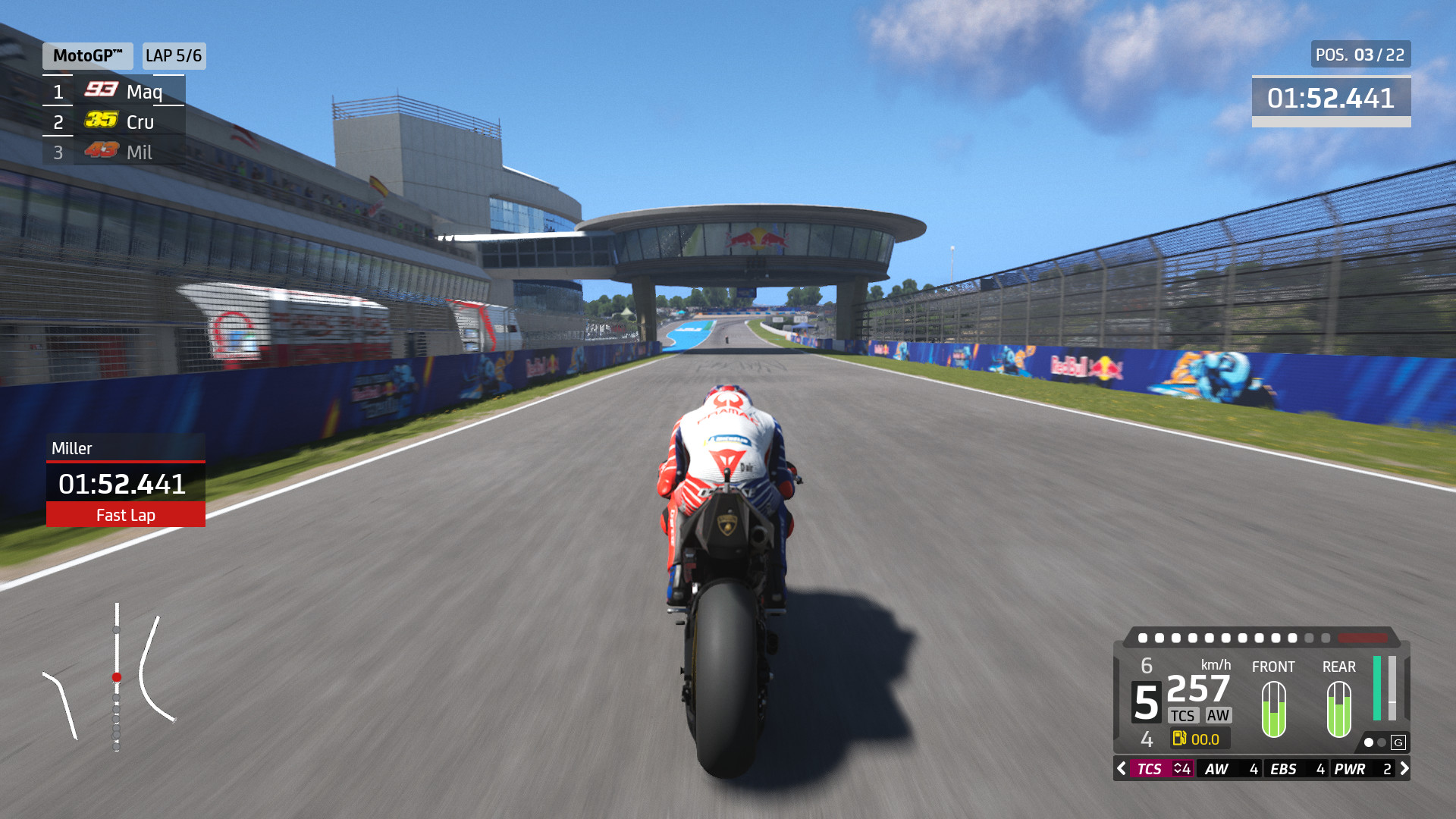Image resolution: width=1456 pixels, height=819 pixels.
Task: Select the EBS engine brake setting
Action: coord(1296,769)
